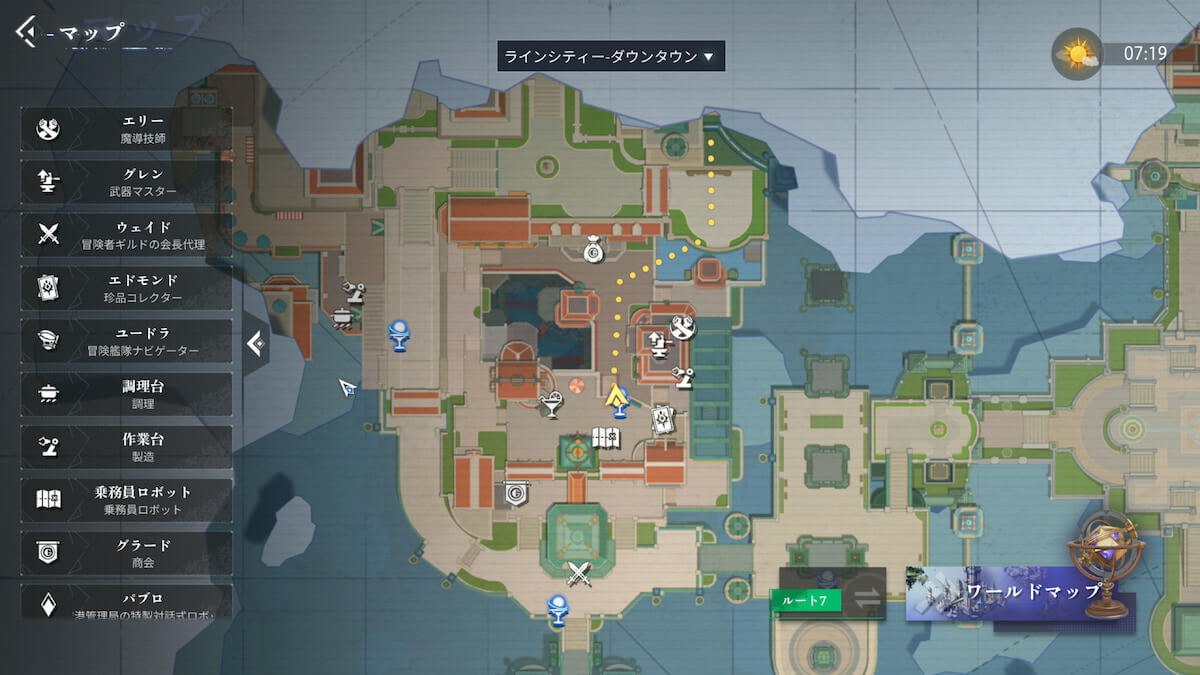Show 調理台 cooking station on map
Screen dimensions: 1200x675
[x=126, y=394]
